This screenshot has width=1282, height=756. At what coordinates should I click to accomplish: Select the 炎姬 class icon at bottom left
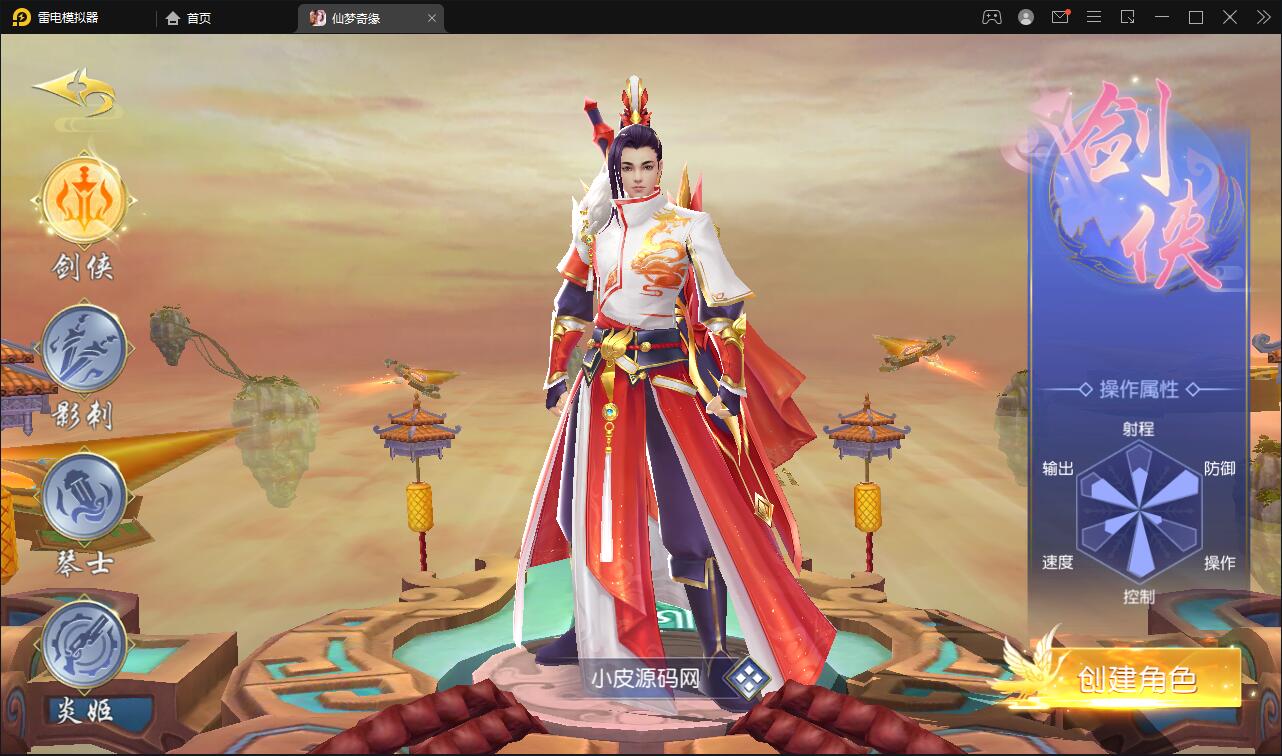(x=84, y=645)
